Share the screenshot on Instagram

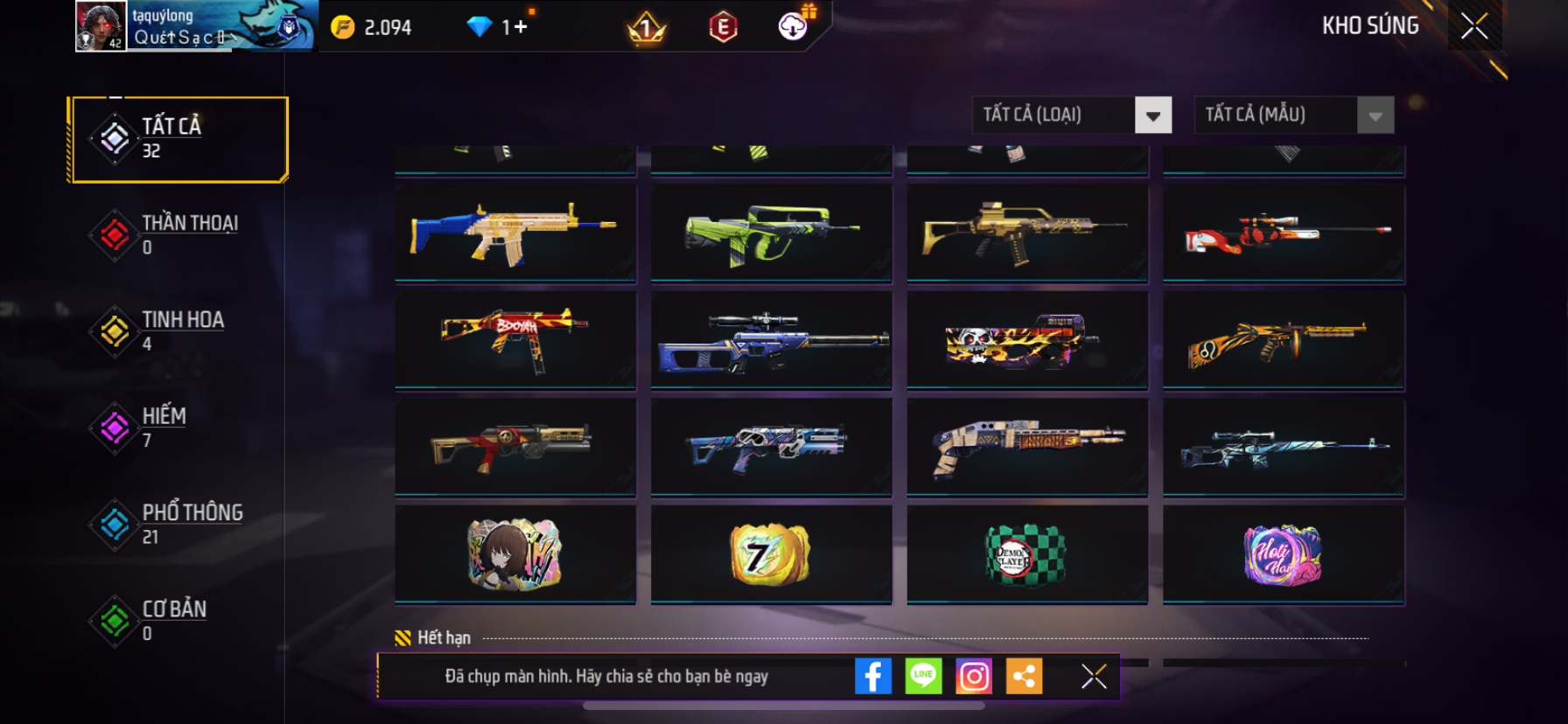click(974, 676)
